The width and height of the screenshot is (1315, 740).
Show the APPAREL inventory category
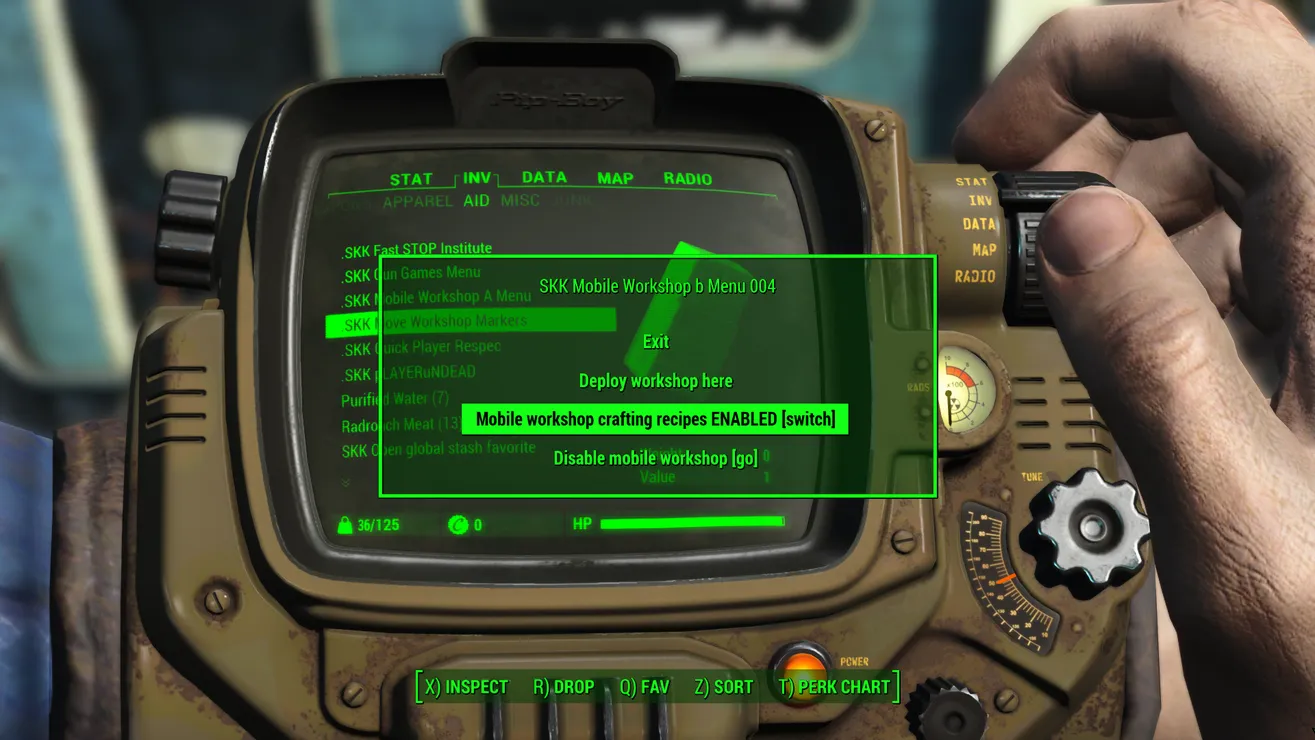click(417, 201)
